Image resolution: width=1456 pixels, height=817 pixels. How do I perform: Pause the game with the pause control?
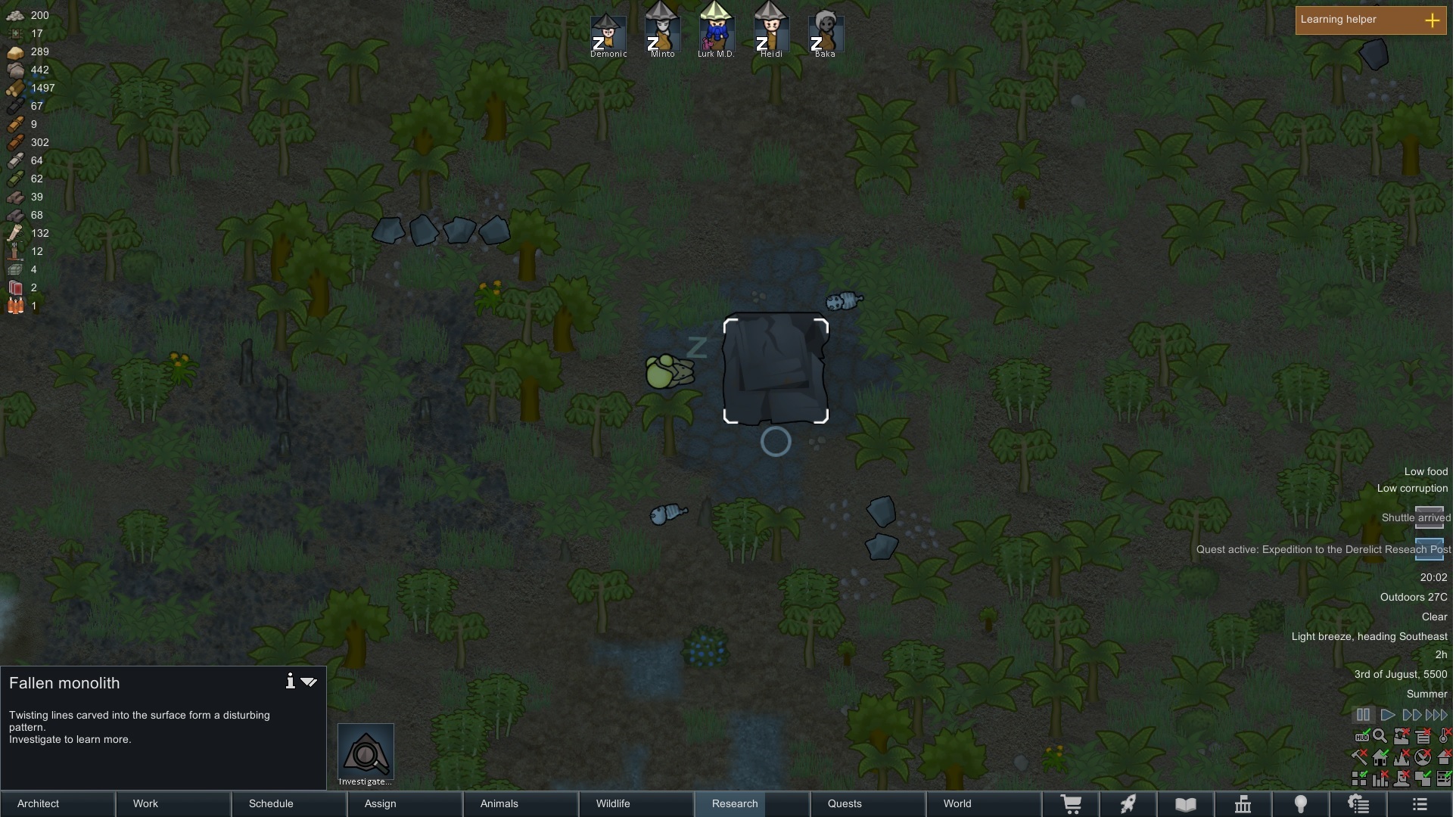1363,714
